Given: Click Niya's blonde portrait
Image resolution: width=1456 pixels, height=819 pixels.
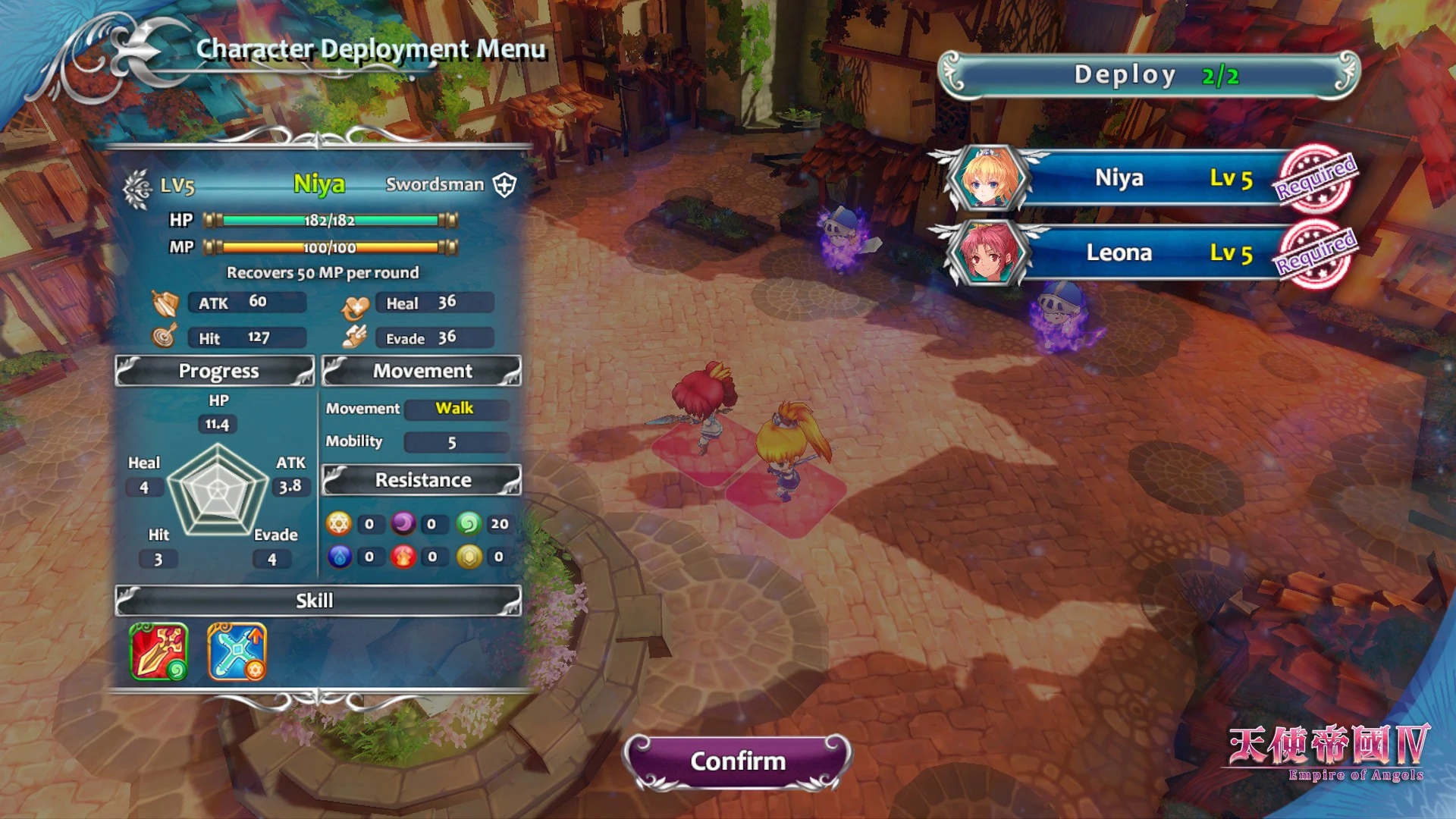Looking at the screenshot, I should pyautogui.click(x=986, y=179).
